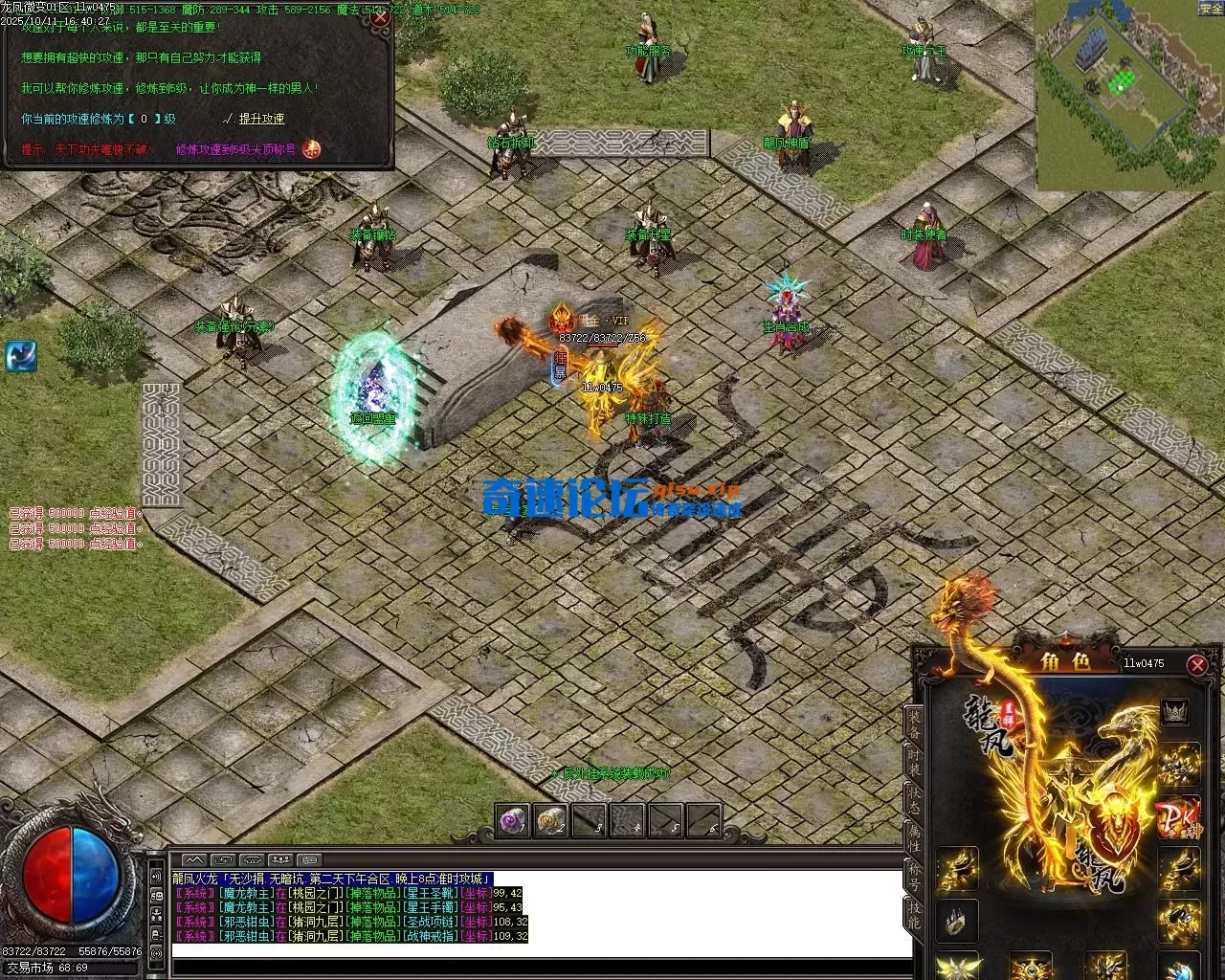1225x980 pixels.
Task: Use the purple stone in hotbar slot 1
Action: [x=513, y=820]
